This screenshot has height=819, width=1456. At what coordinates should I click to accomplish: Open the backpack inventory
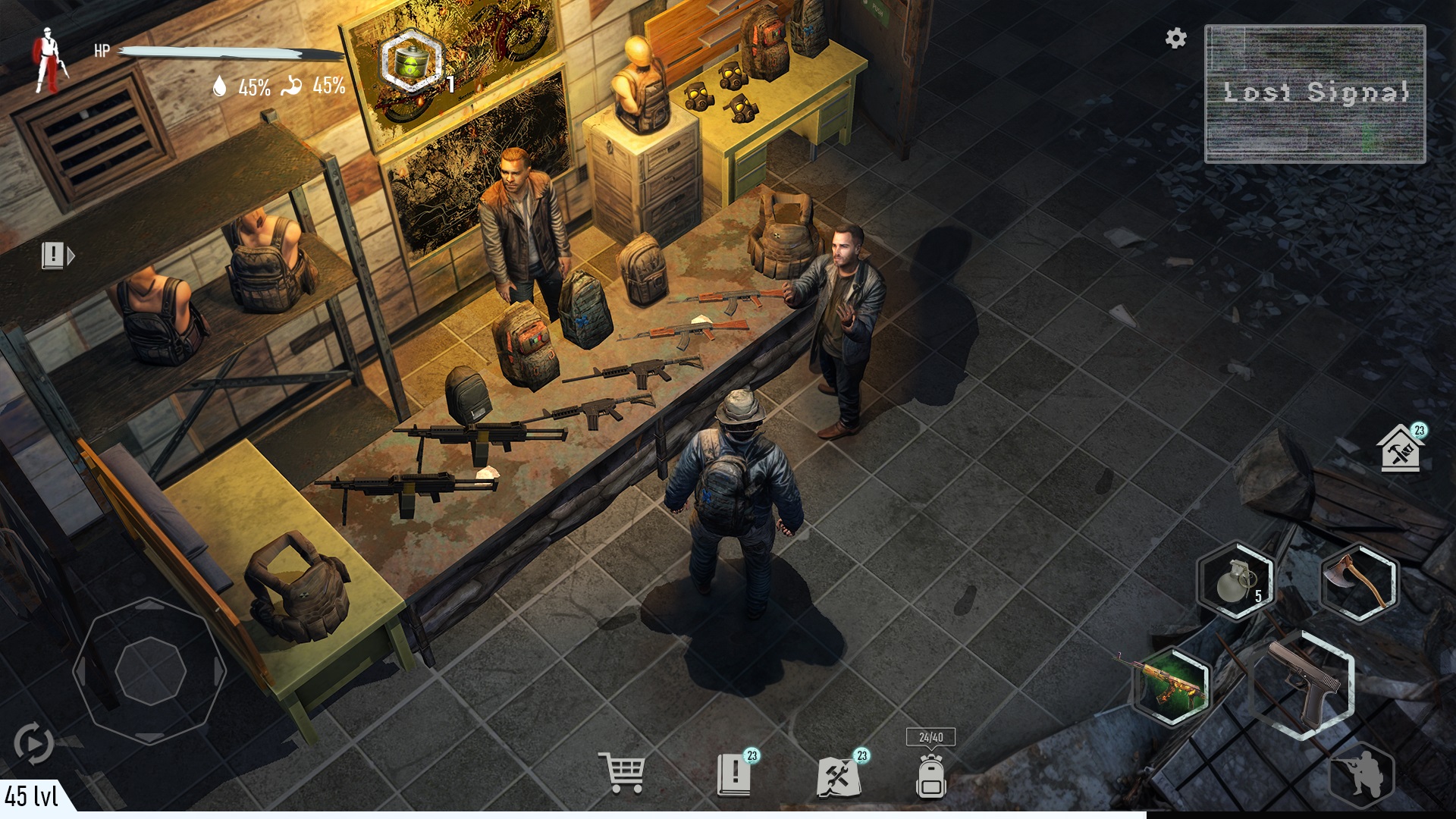point(930,775)
